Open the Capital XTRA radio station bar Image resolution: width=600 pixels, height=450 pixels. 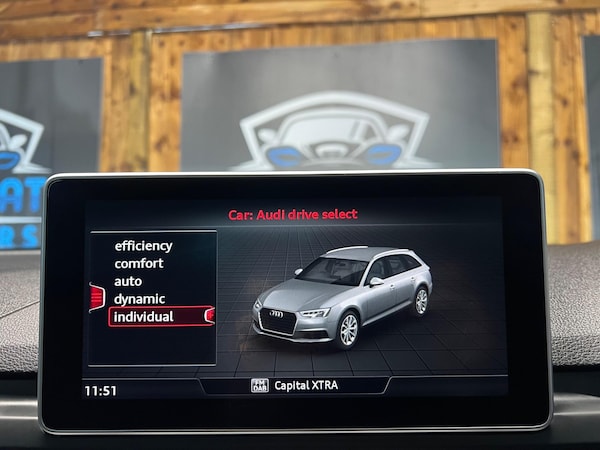point(294,385)
